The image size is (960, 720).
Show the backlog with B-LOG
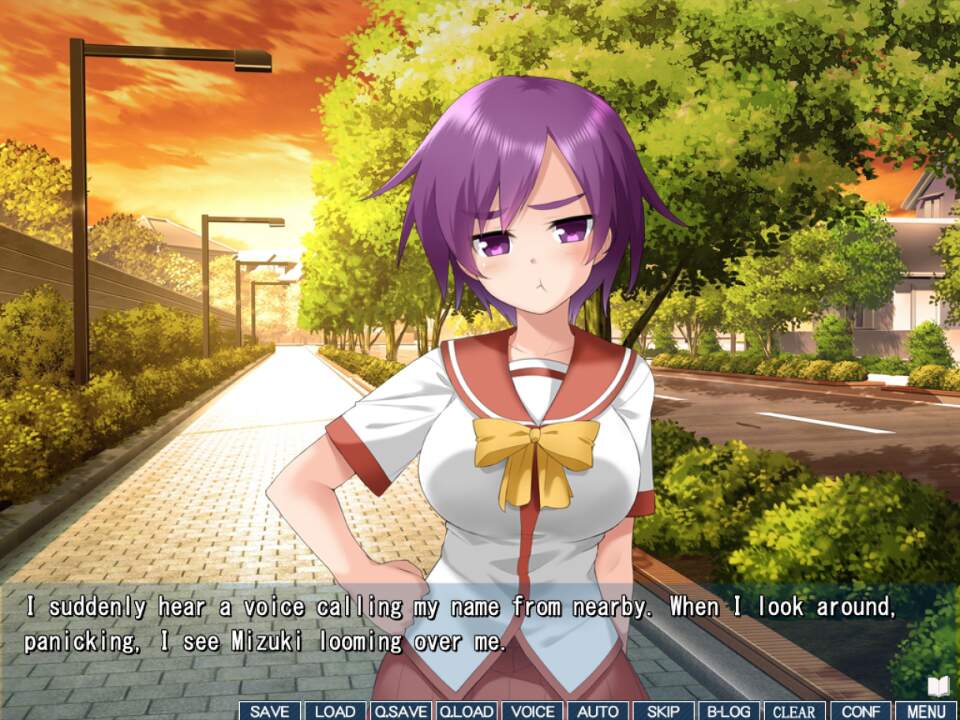[729, 711]
